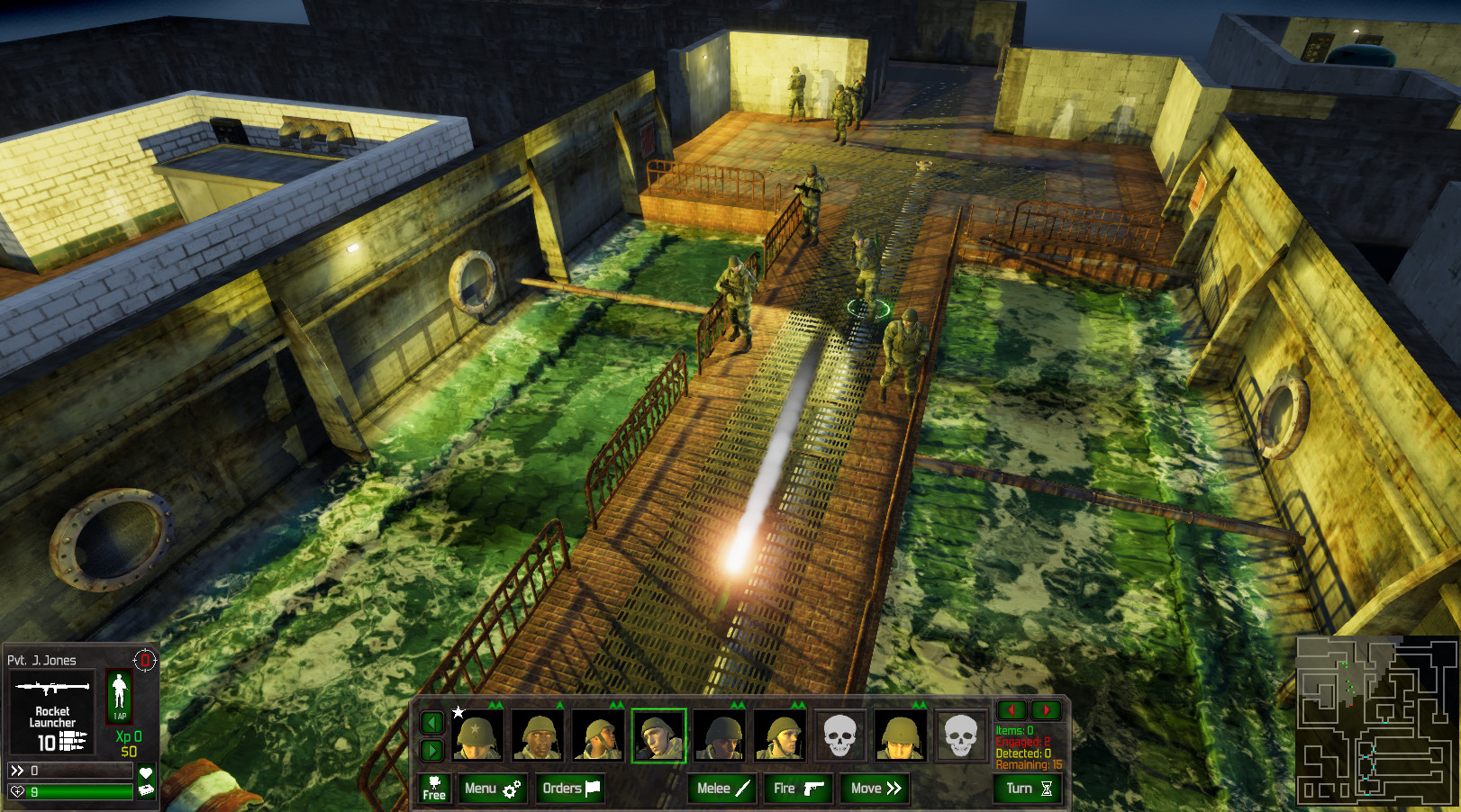Image resolution: width=1461 pixels, height=812 pixels.
Task: Click the left arrow beside the squad portraits
Action: [432, 722]
